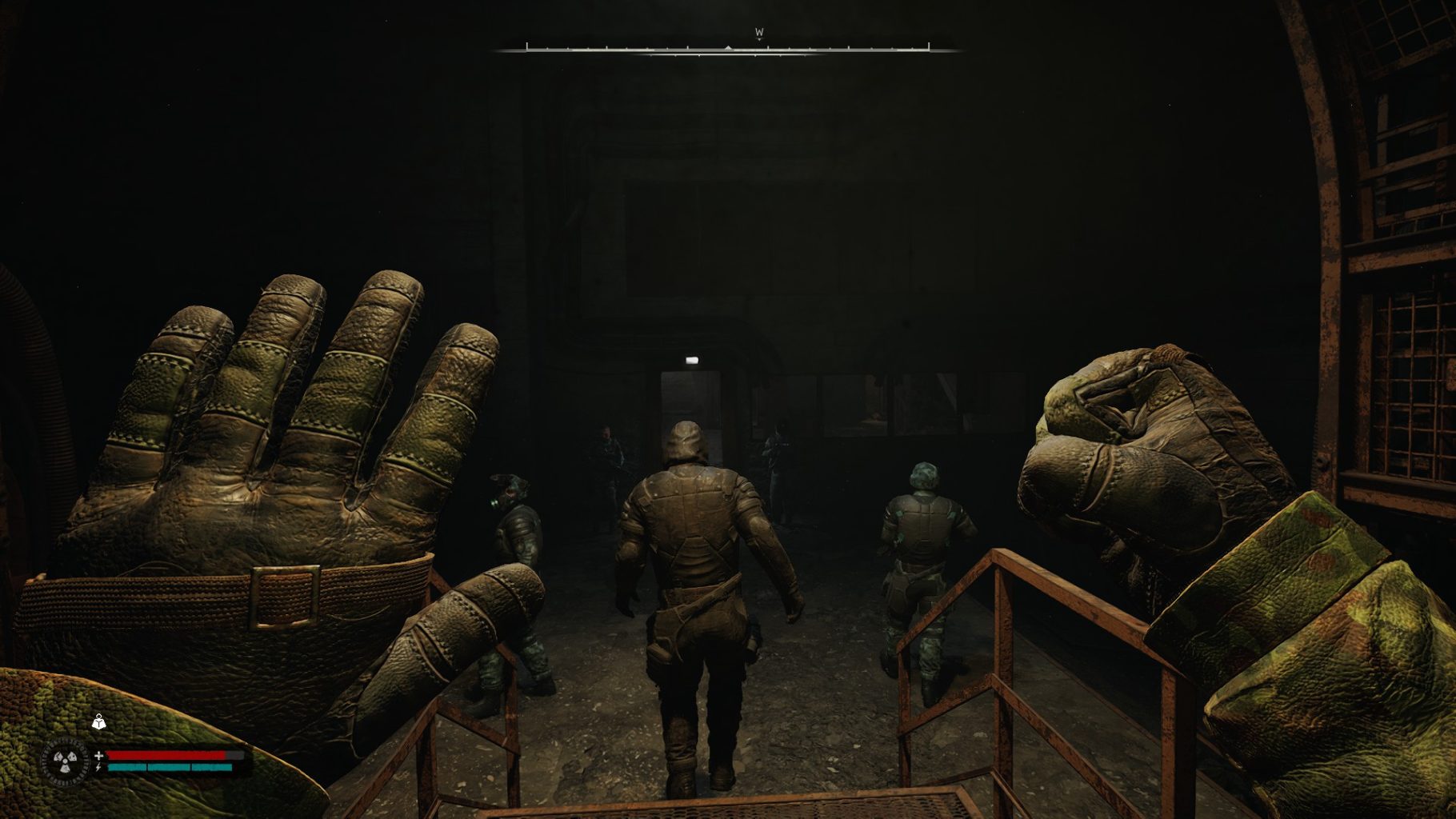The image size is (1456, 819).
Task: Select the radiation trefoil status icon
Action: [66, 760]
